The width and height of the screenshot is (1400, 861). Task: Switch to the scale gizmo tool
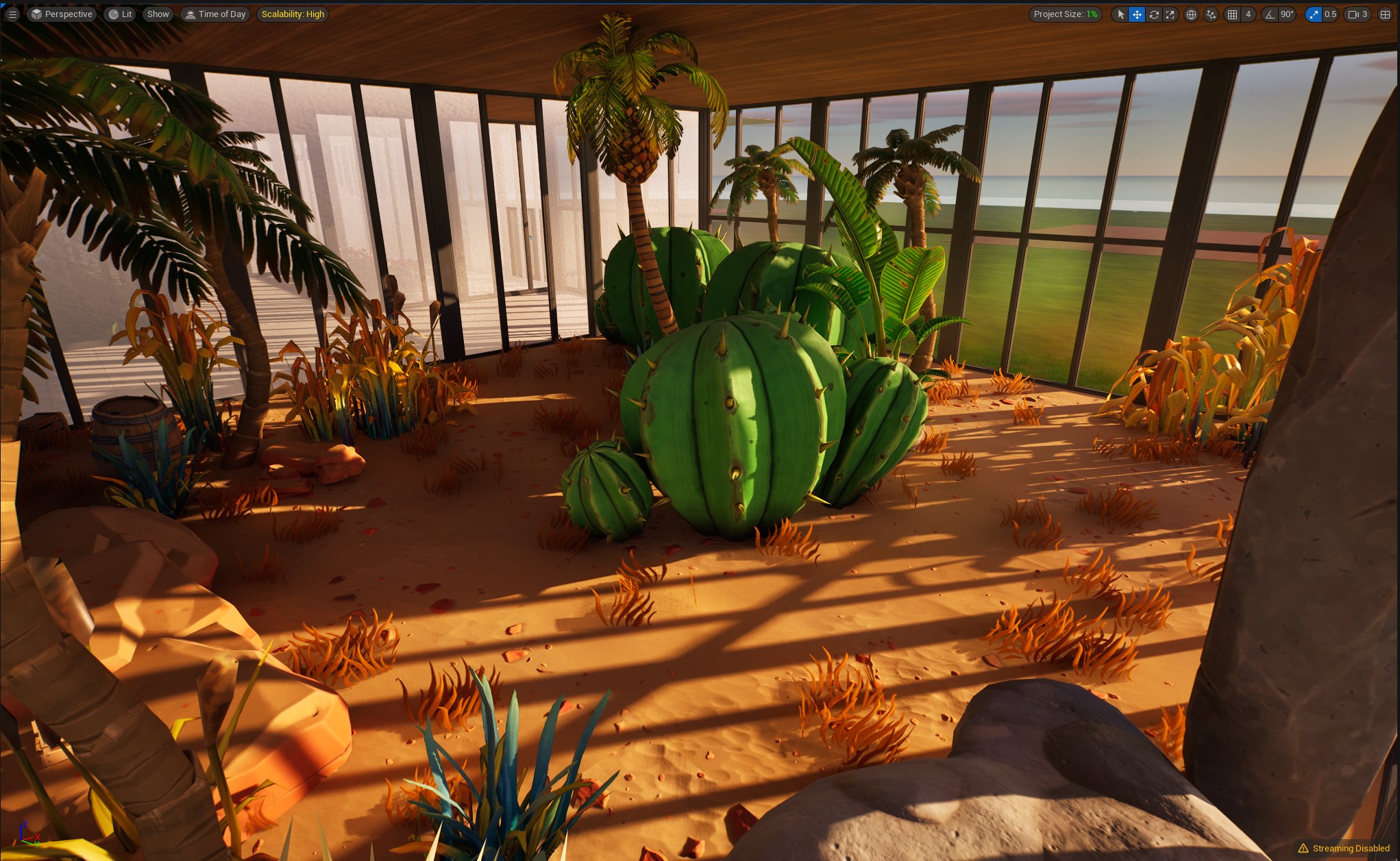(1170, 14)
